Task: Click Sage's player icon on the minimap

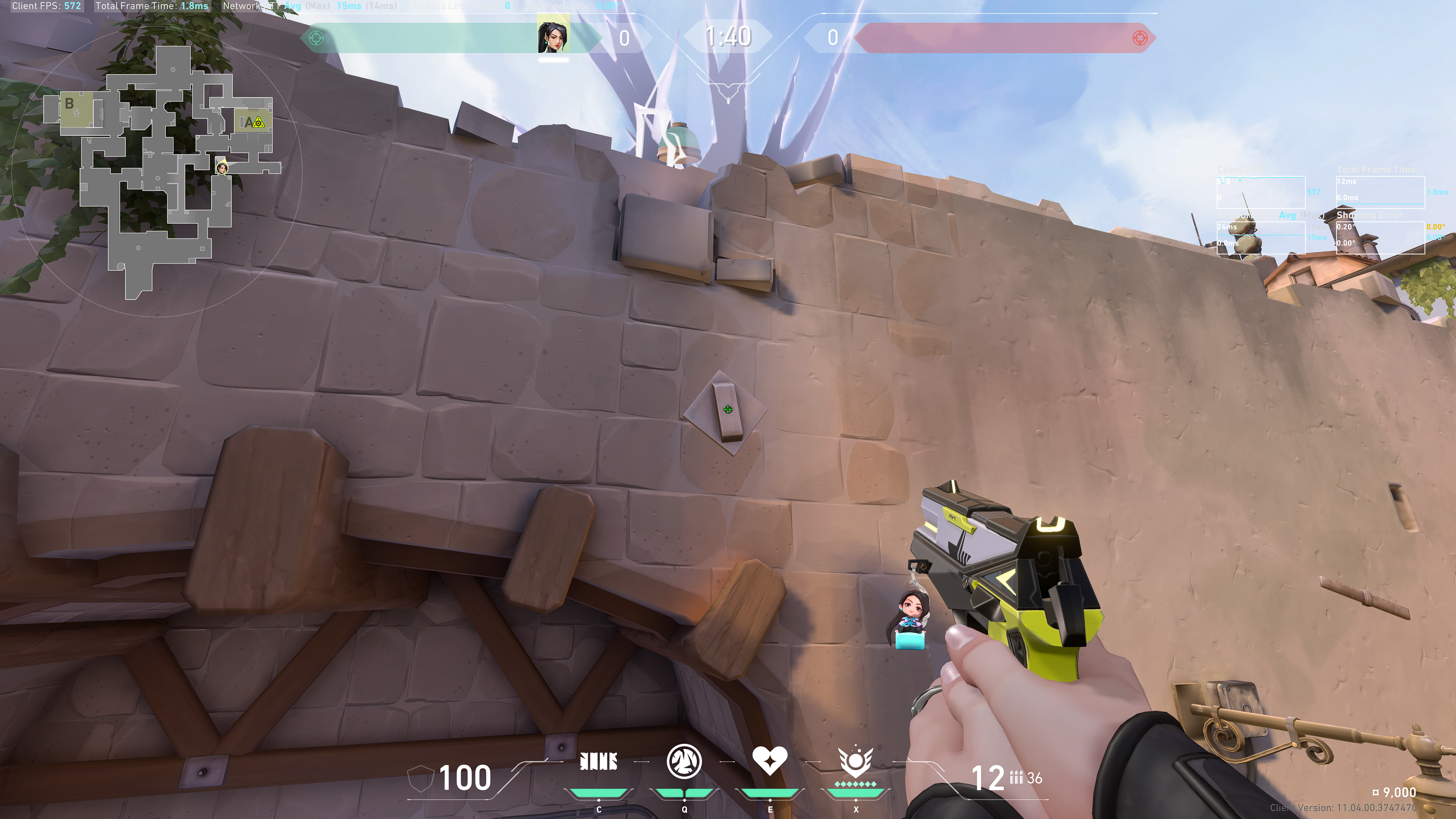Action: [x=222, y=167]
